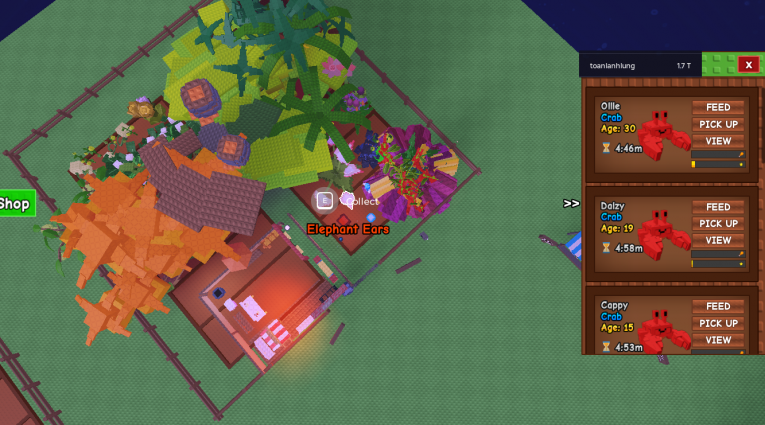Pick up Cappy the crab
765x425 pixels.
tap(718, 323)
